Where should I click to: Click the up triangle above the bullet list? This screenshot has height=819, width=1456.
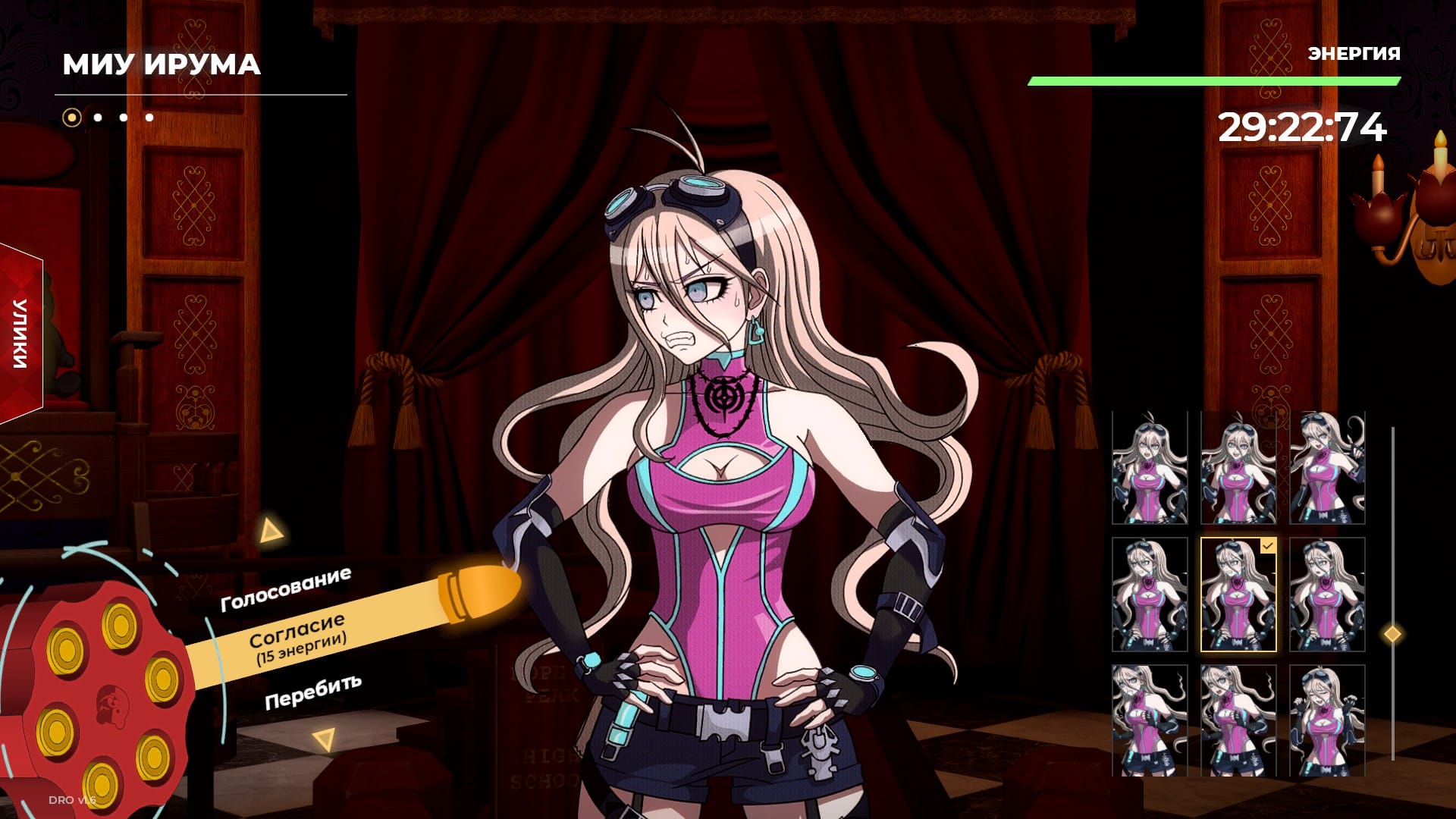269,531
